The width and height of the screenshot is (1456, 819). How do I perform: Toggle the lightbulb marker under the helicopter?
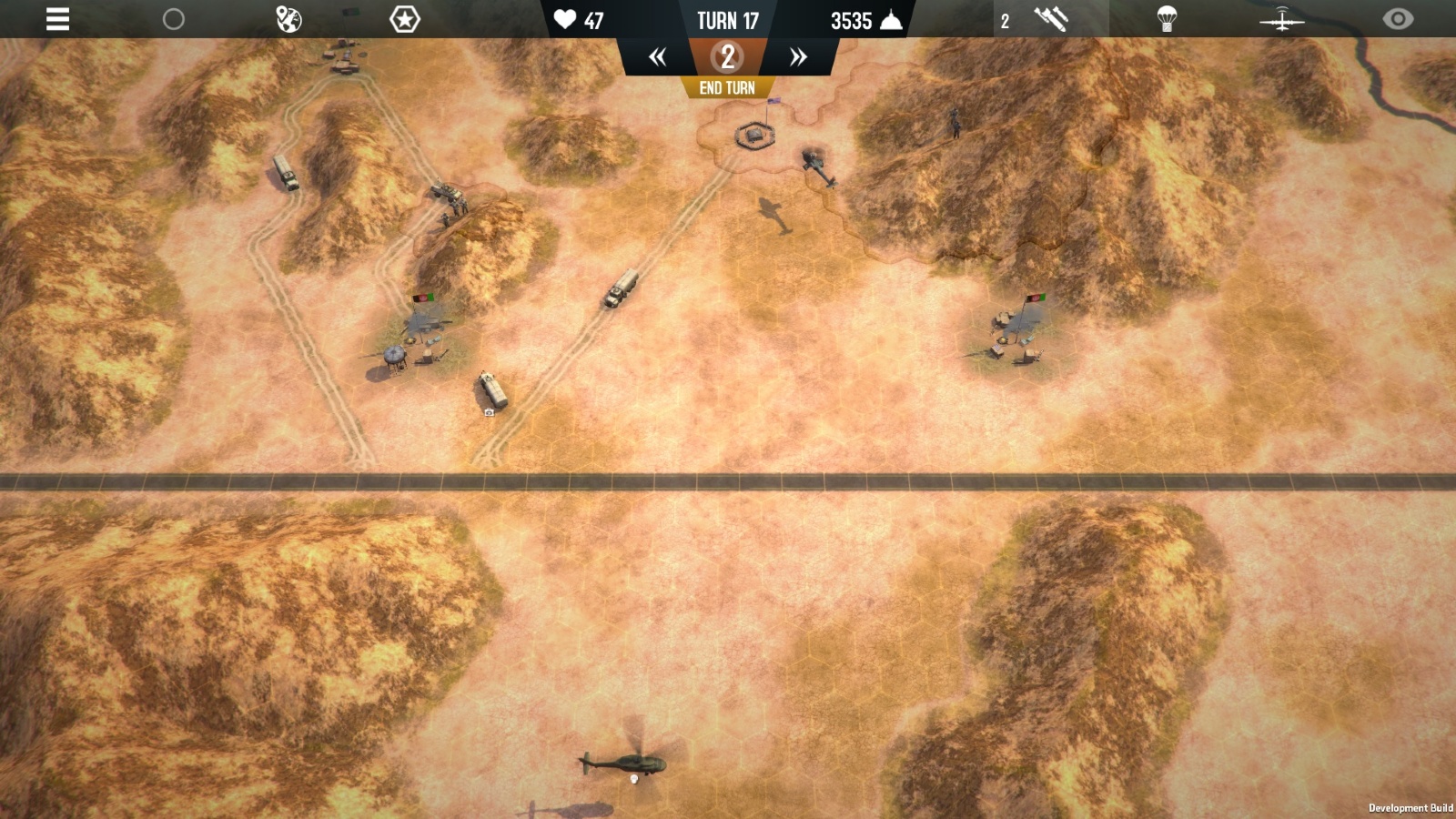[x=632, y=781]
